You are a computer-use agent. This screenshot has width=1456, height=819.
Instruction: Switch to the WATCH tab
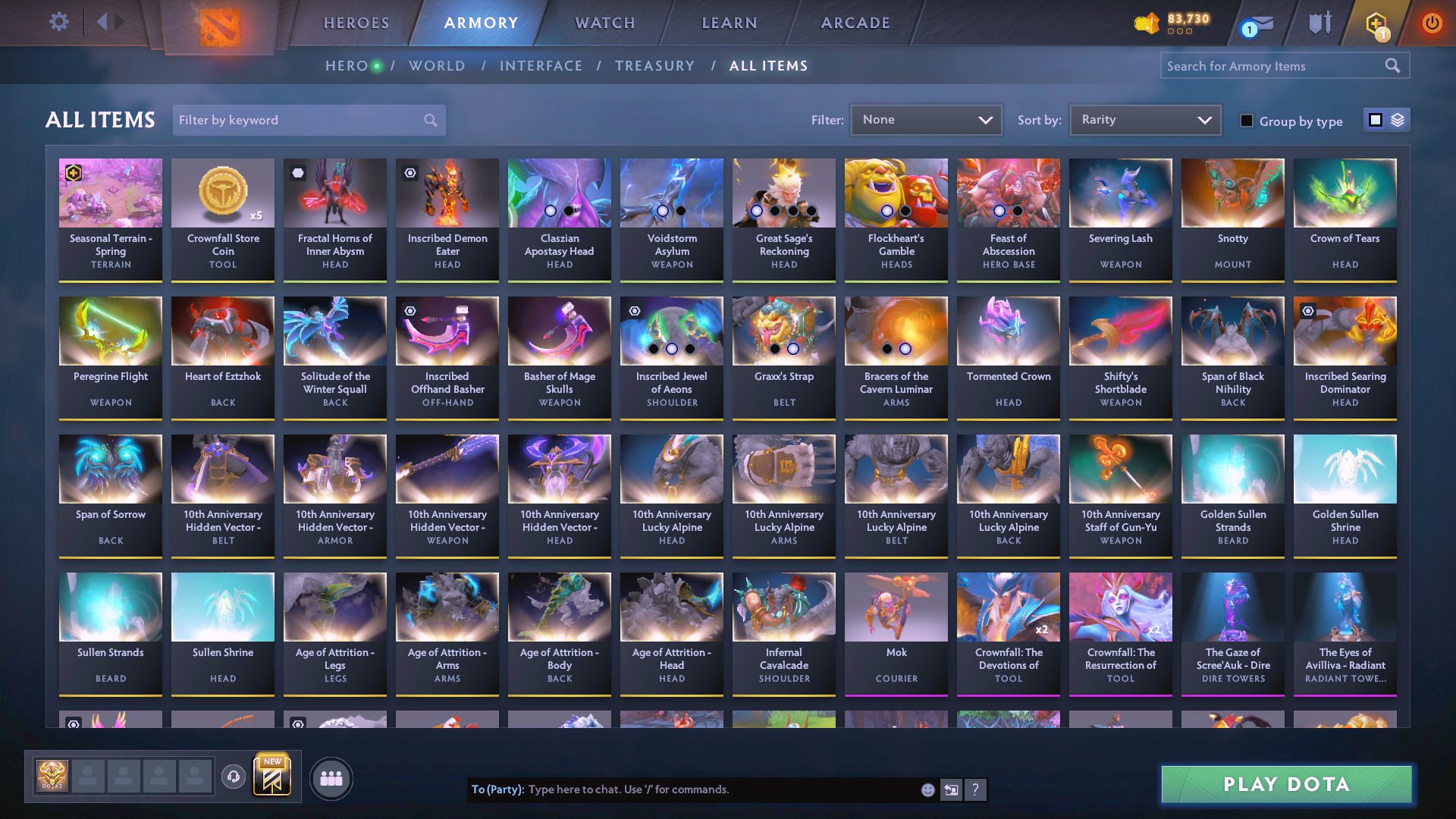pos(604,23)
